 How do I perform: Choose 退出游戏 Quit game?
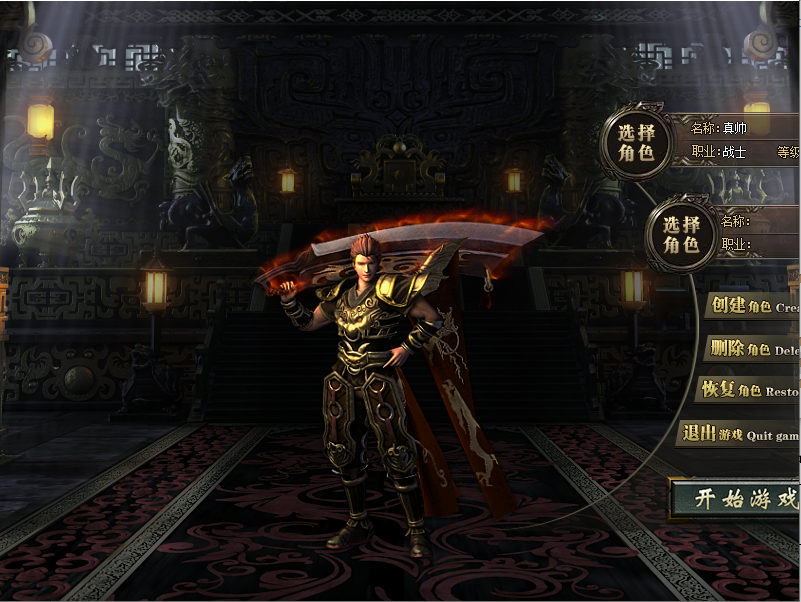coord(739,434)
